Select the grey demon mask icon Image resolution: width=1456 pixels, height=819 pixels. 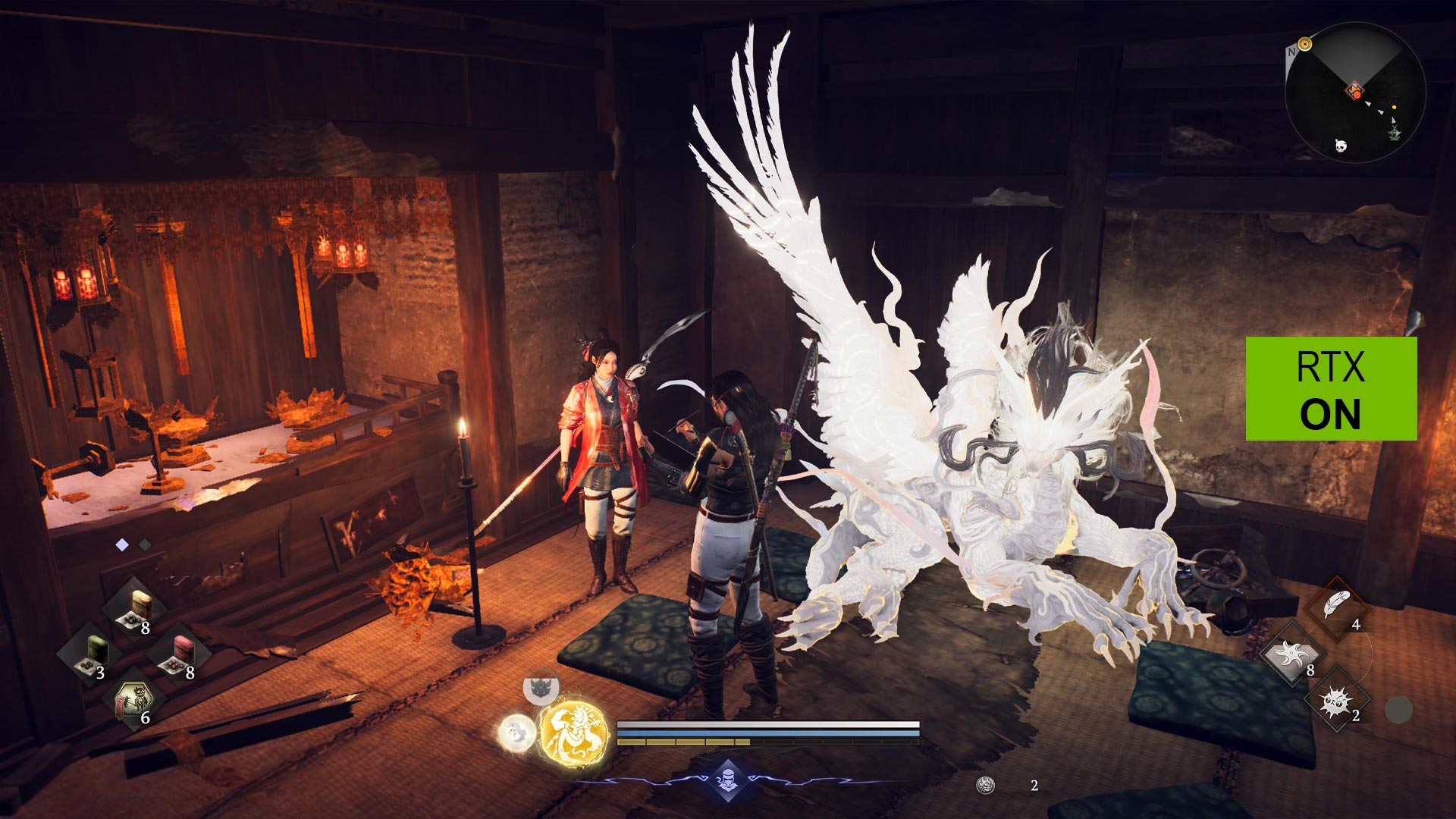pos(541,689)
